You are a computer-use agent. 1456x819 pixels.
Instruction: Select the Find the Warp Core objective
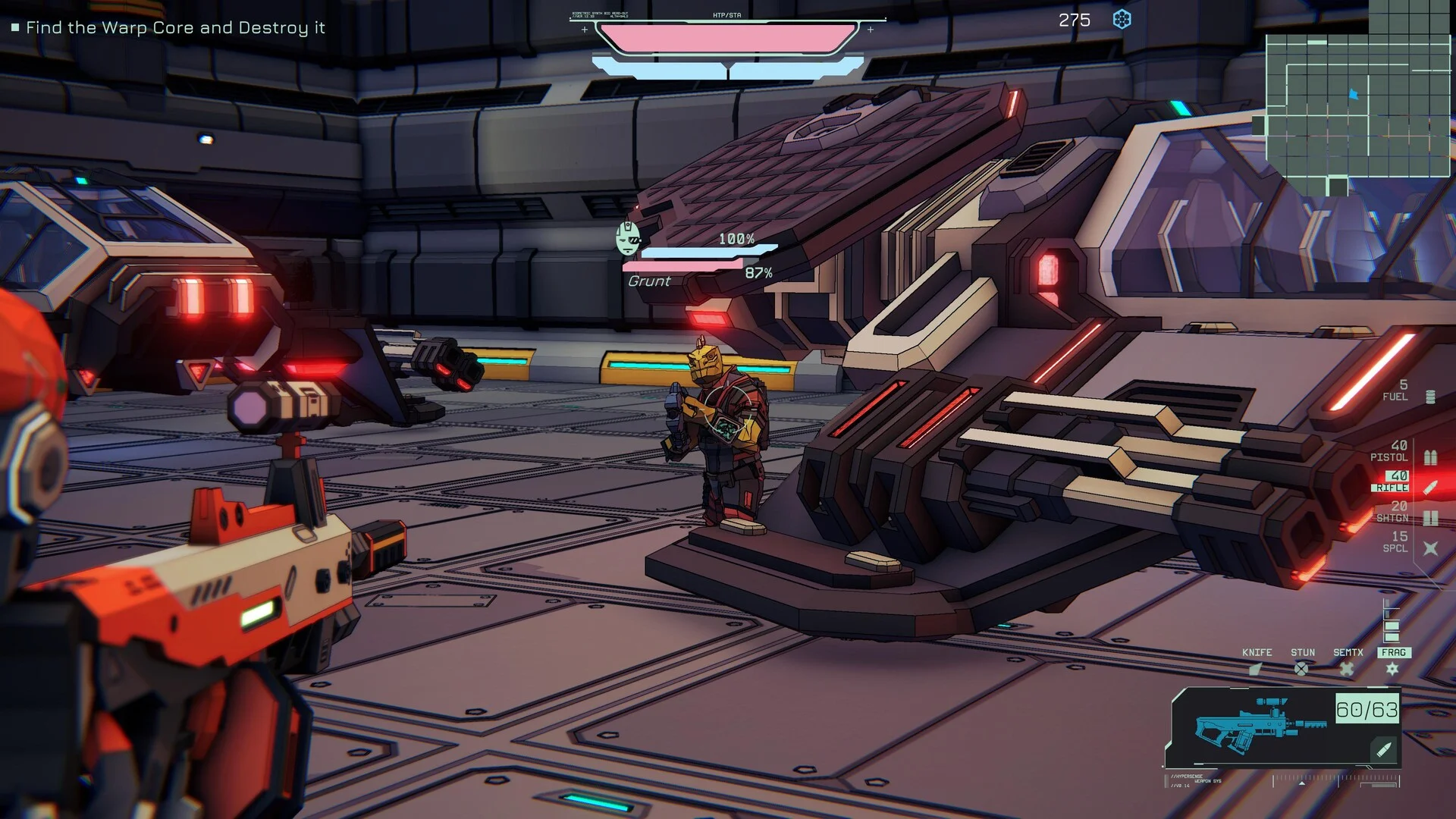point(175,28)
